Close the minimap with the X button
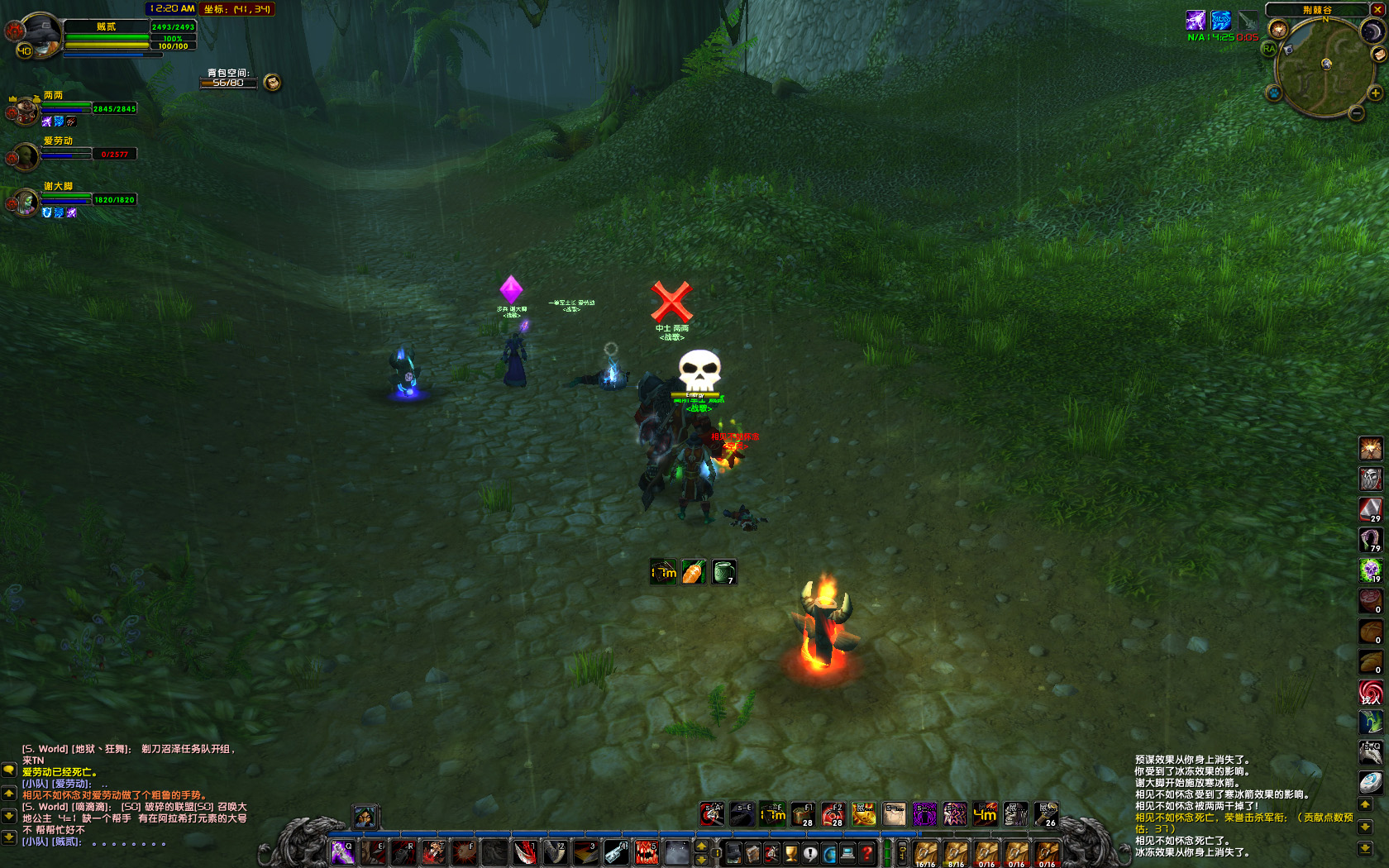This screenshot has width=1389, height=868. coord(1378,9)
